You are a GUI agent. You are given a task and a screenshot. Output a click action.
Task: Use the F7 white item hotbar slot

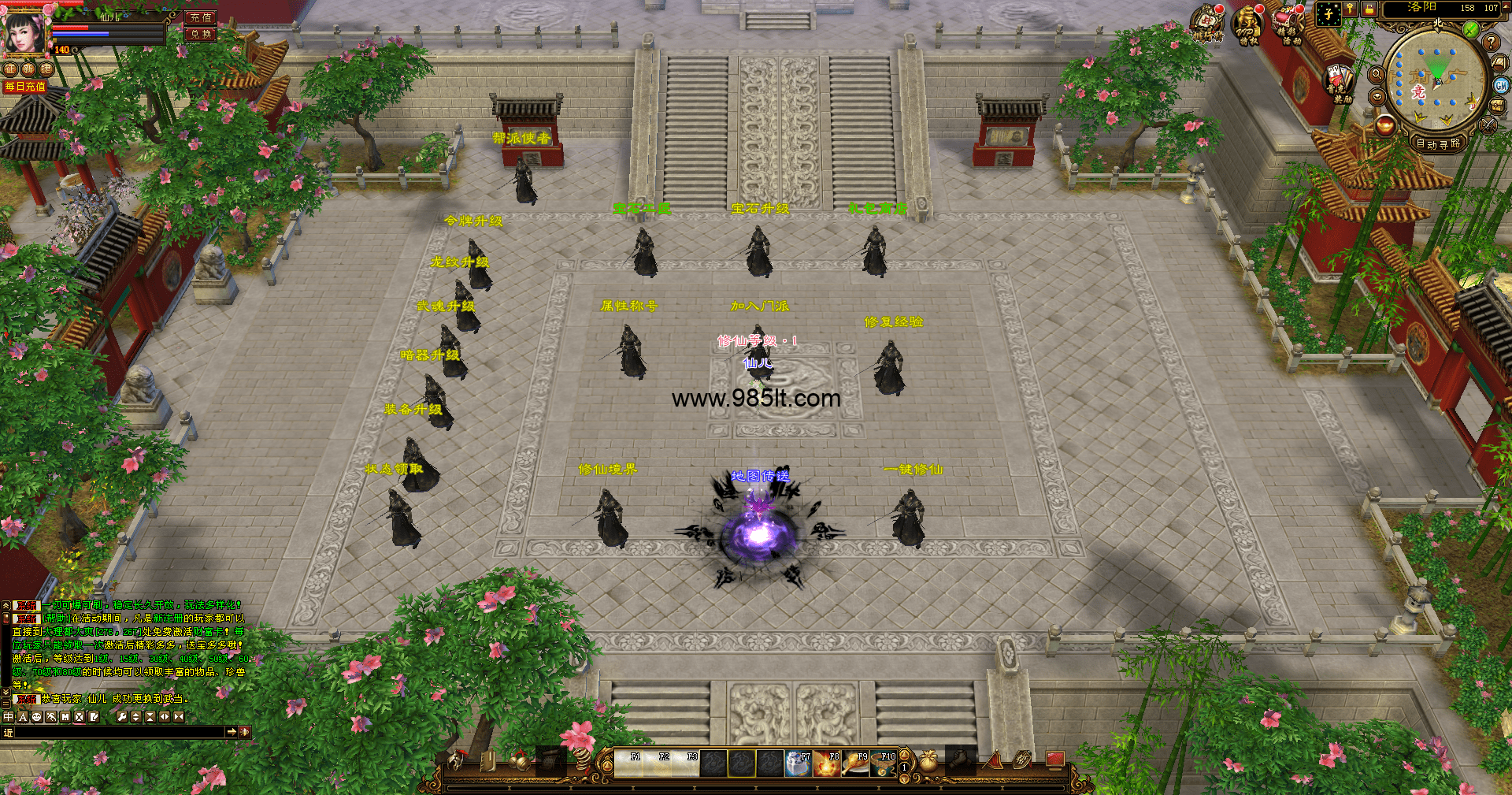pyautogui.click(x=798, y=763)
